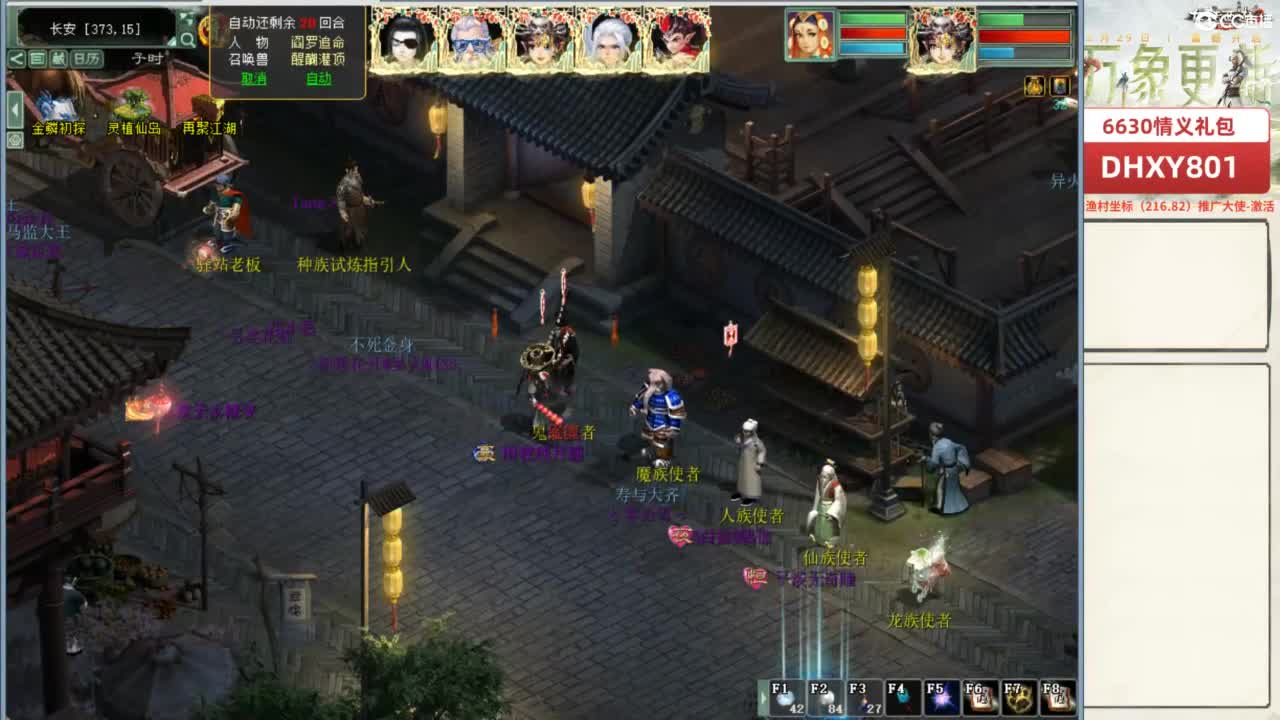Use the F1 hotkey item with 42 count

coord(785,698)
